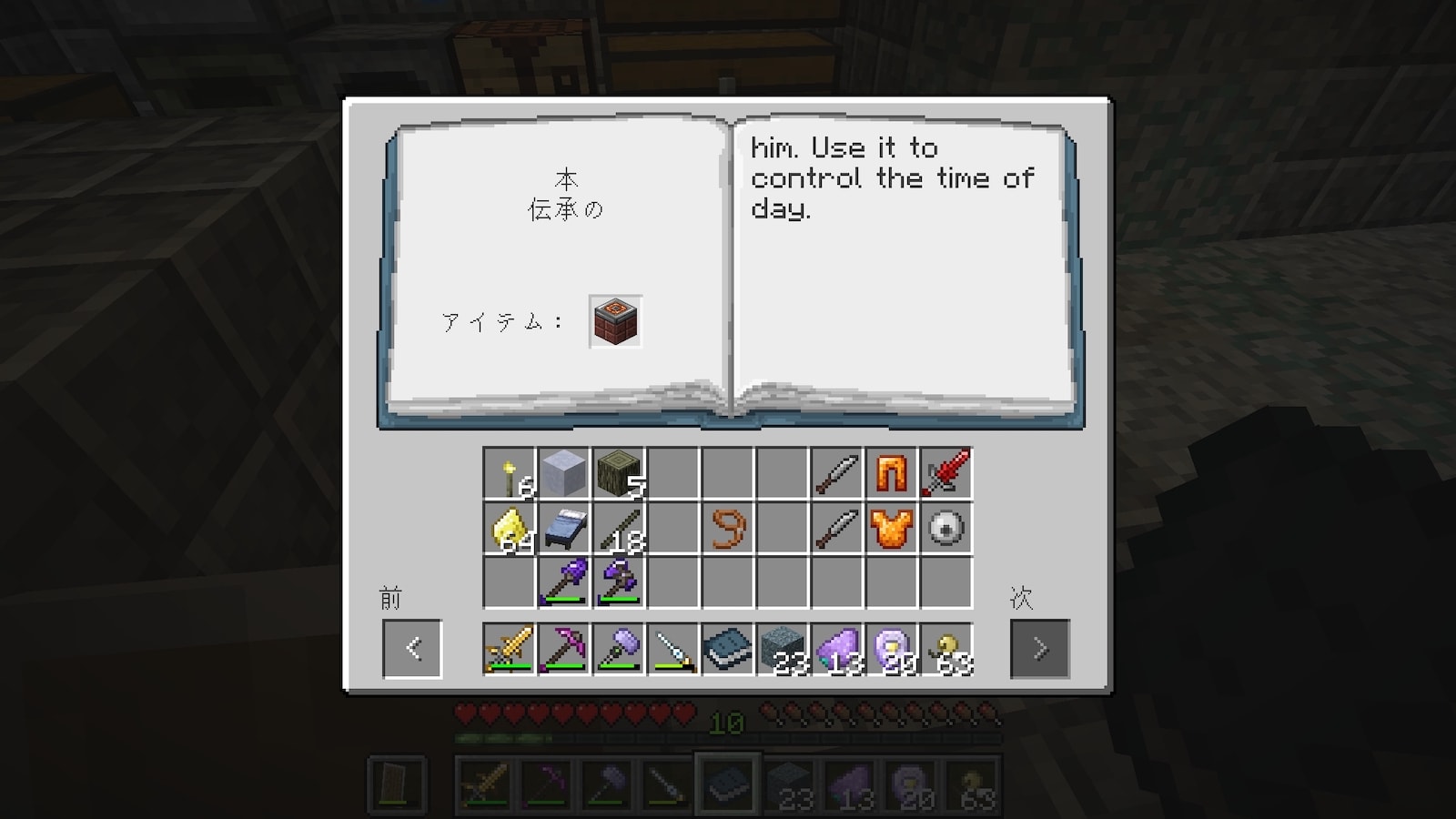
Task: Select the torch stack slot
Action: [509, 474]
